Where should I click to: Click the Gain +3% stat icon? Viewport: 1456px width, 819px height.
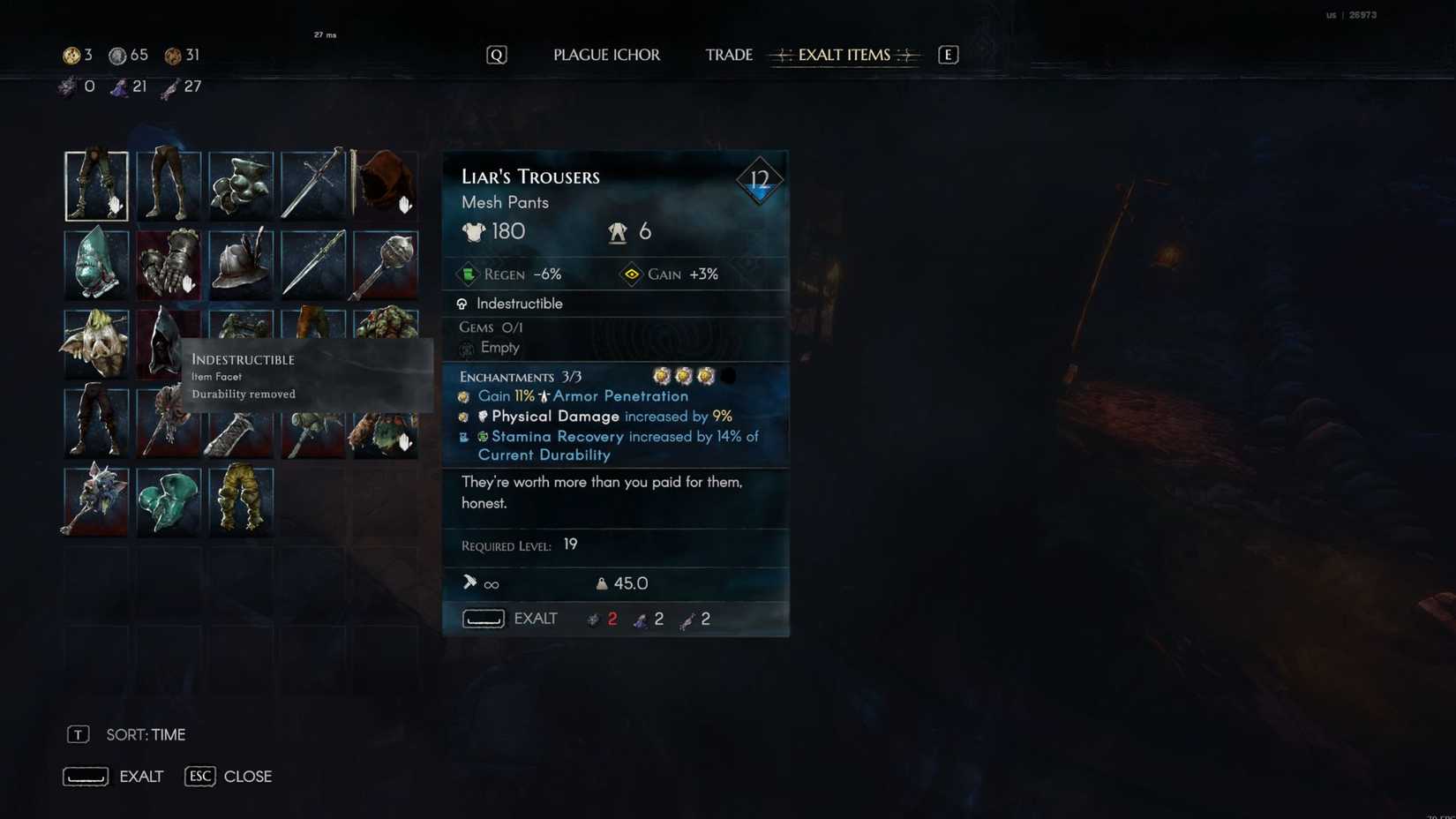632,274
